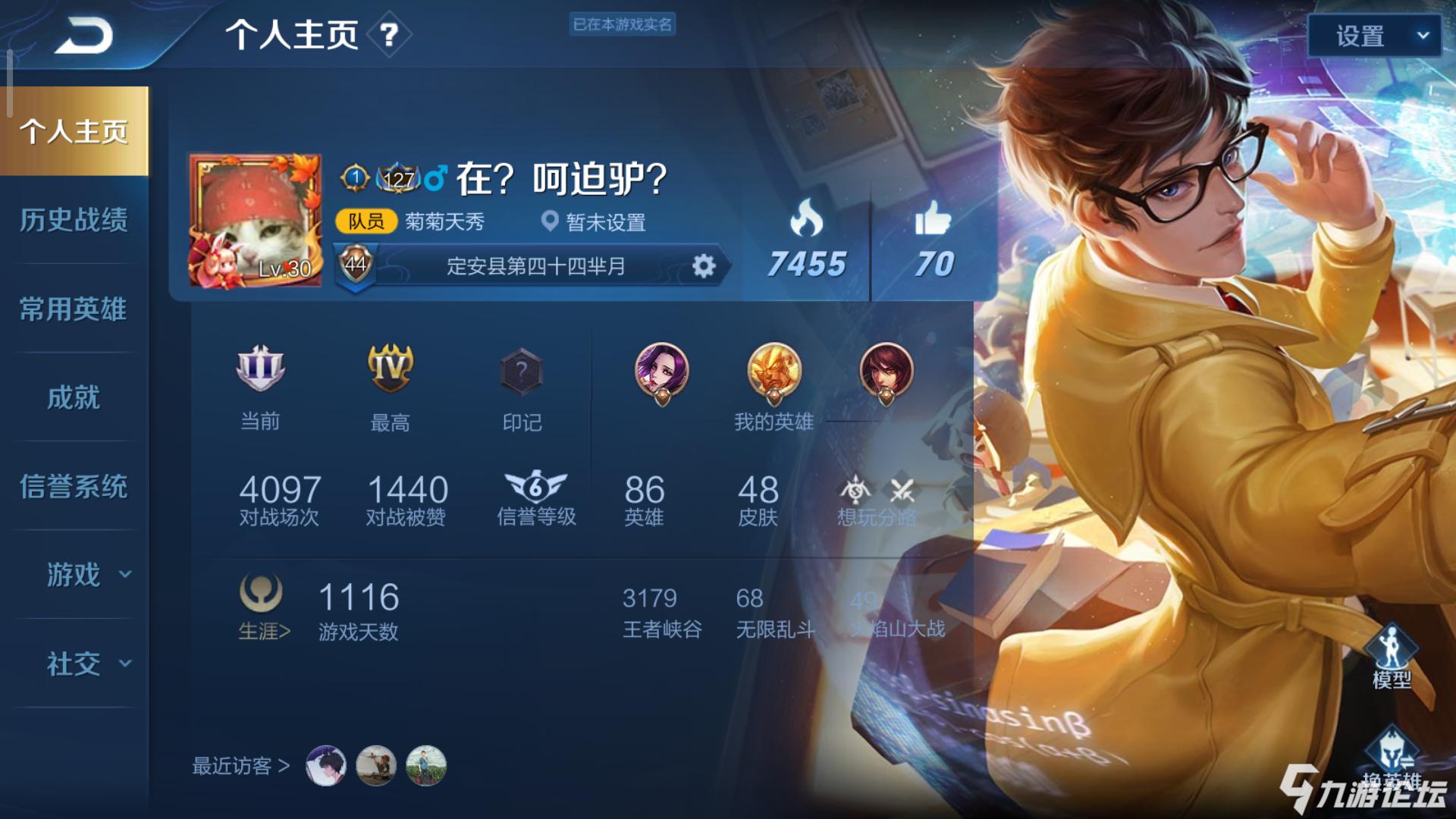Click the 印记 question-mark emblem

(x=520, y=369)
